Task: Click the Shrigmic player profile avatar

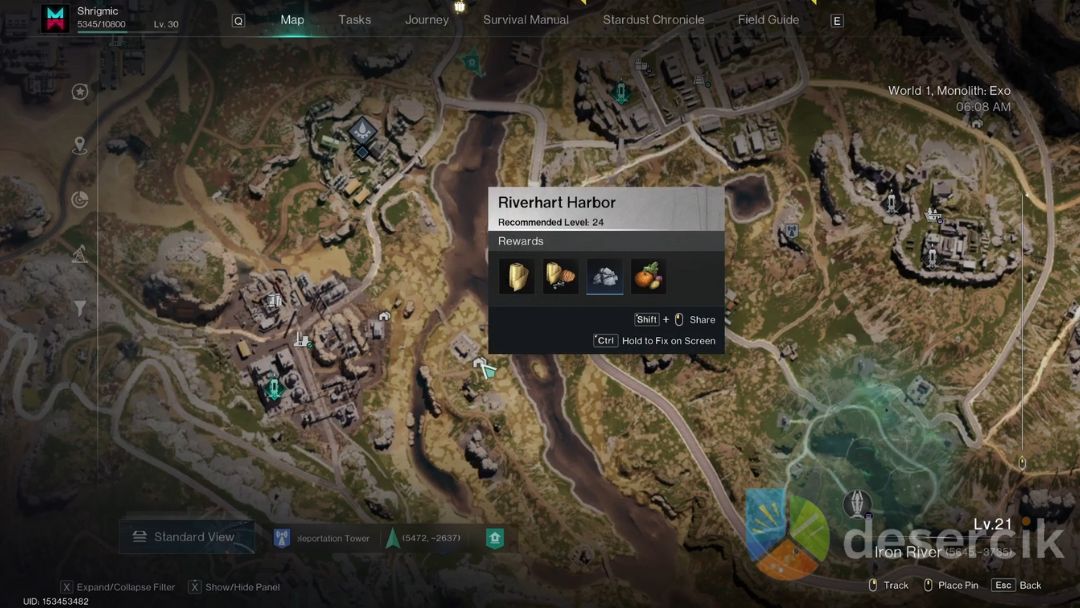Action: click(55, 18)
